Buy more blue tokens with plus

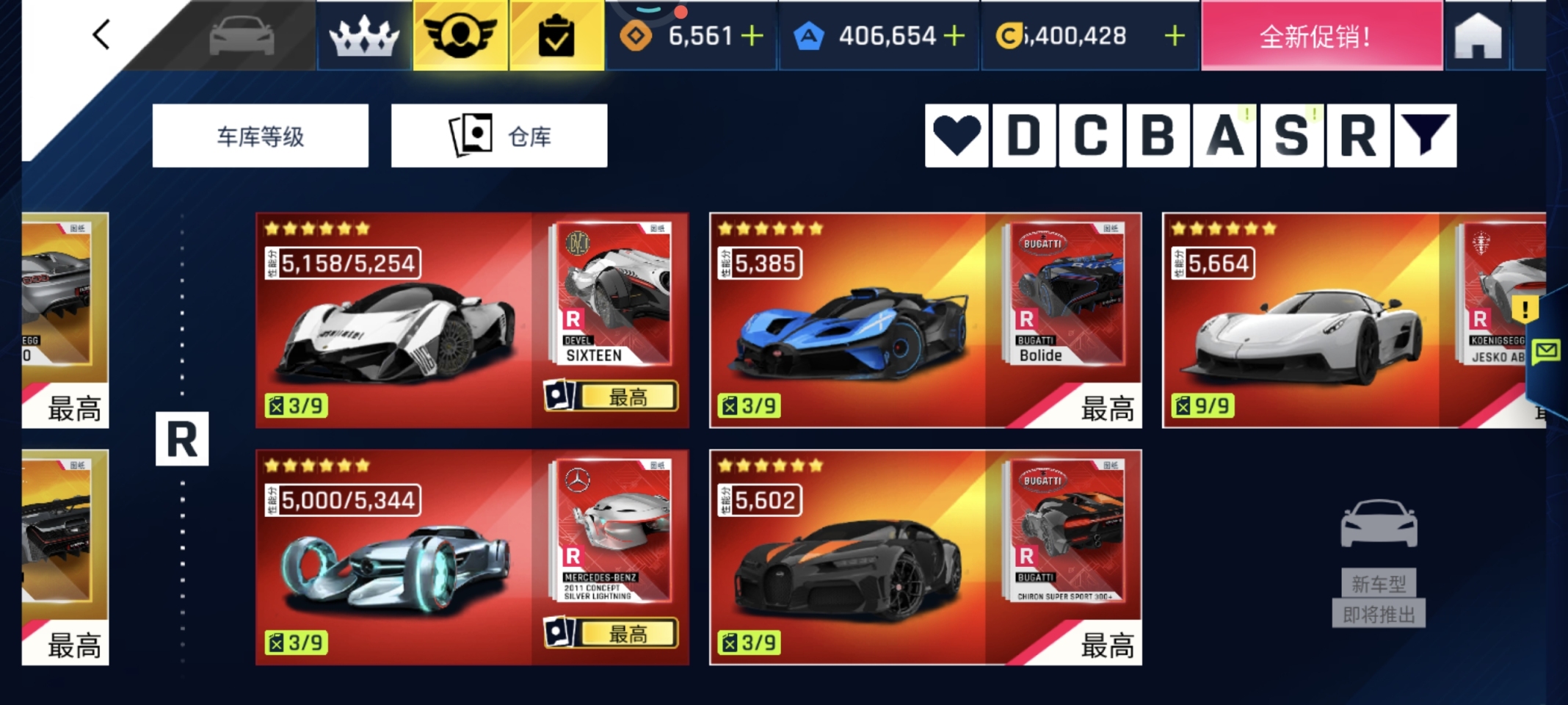954,35
